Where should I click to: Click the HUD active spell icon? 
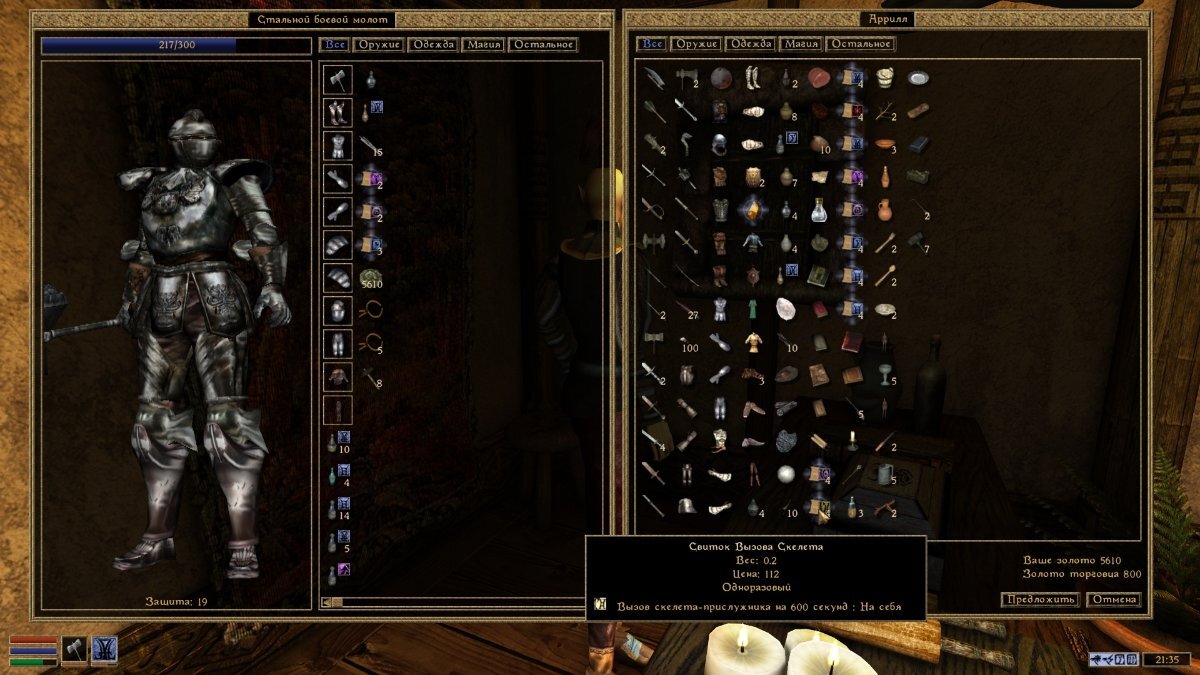[105, 650]
